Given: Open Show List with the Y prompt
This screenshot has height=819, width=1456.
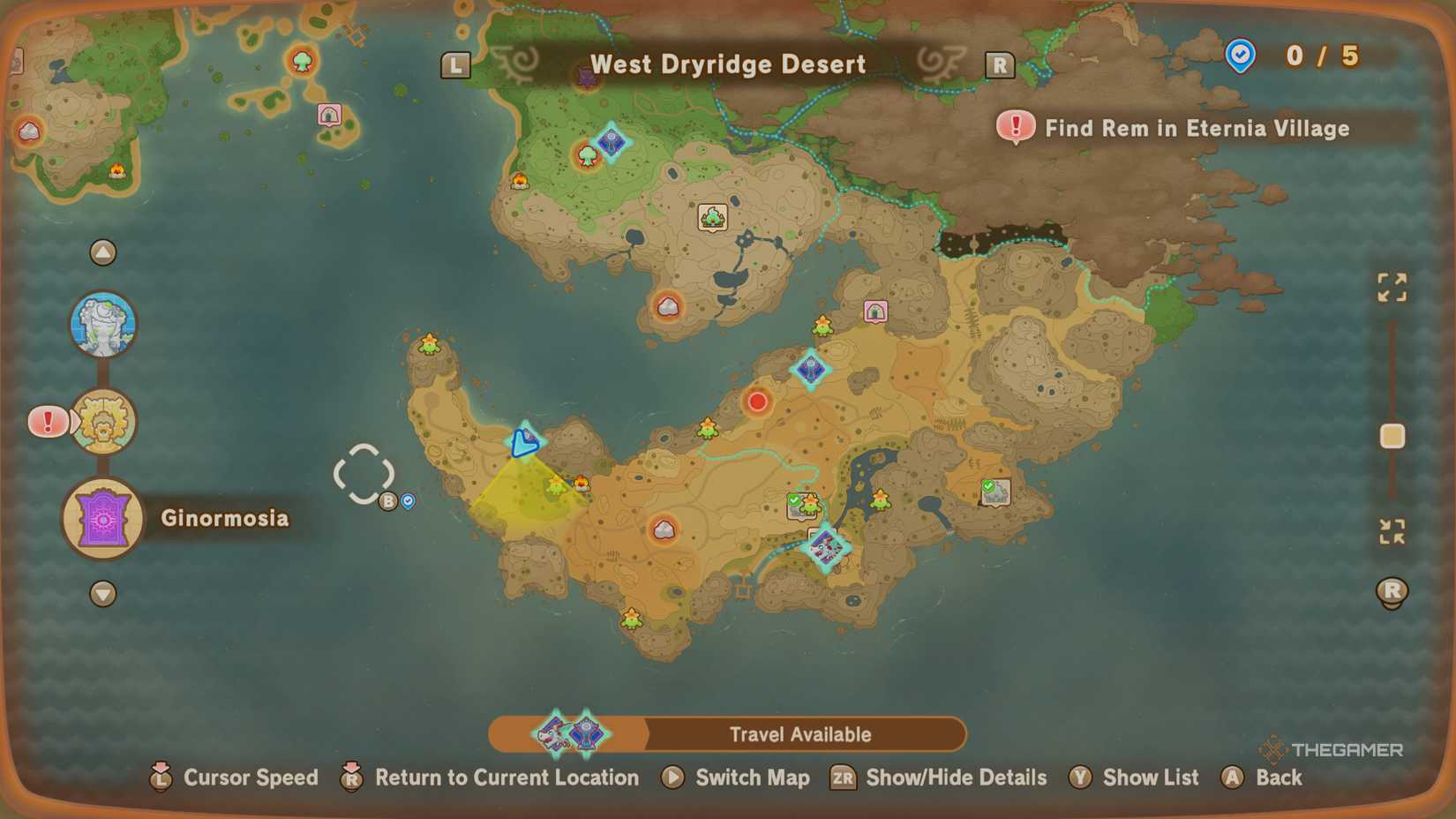Looking at the screenshot, I should coord(1135,778).
